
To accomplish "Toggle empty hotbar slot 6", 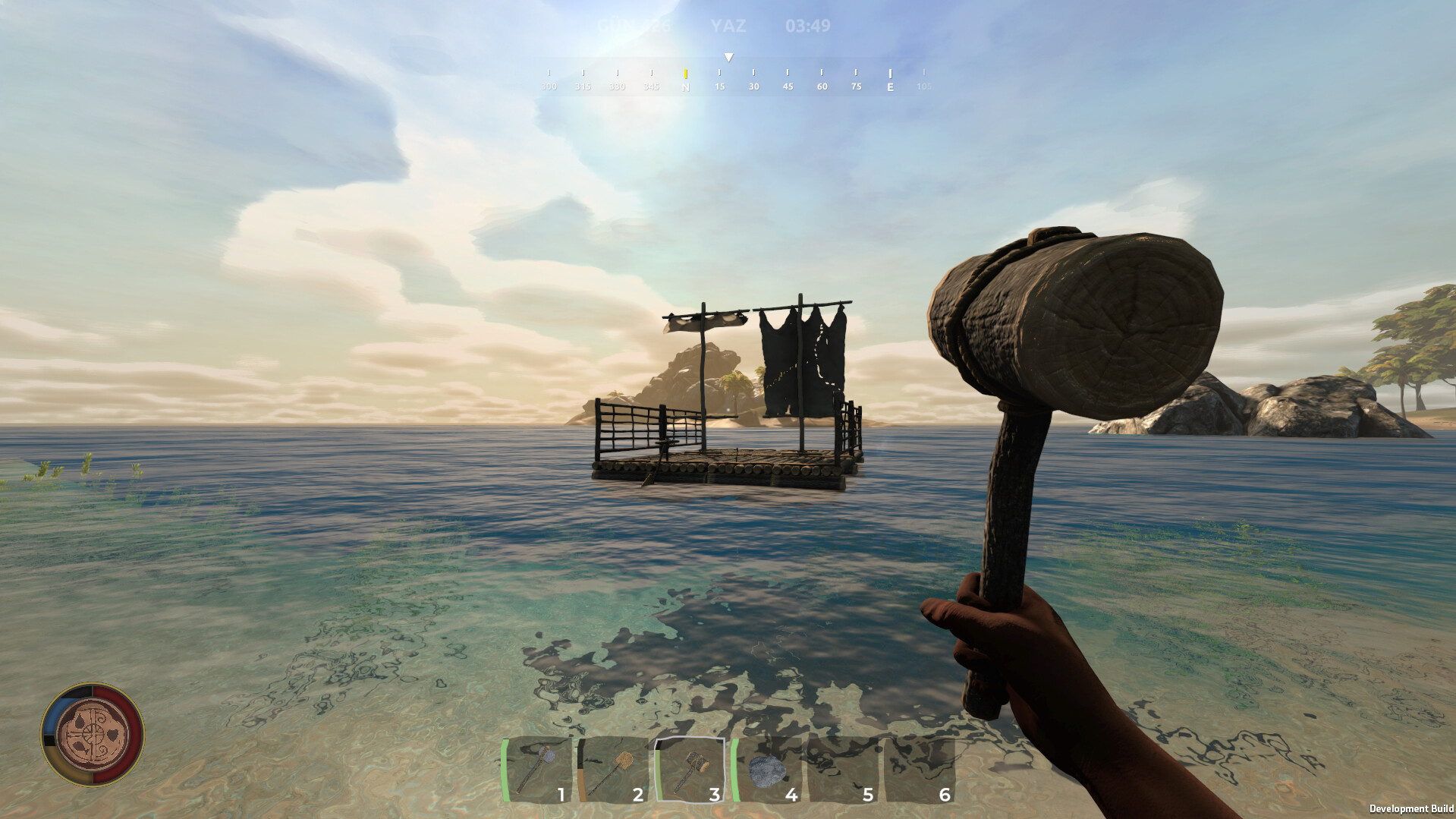I will 922,769.
